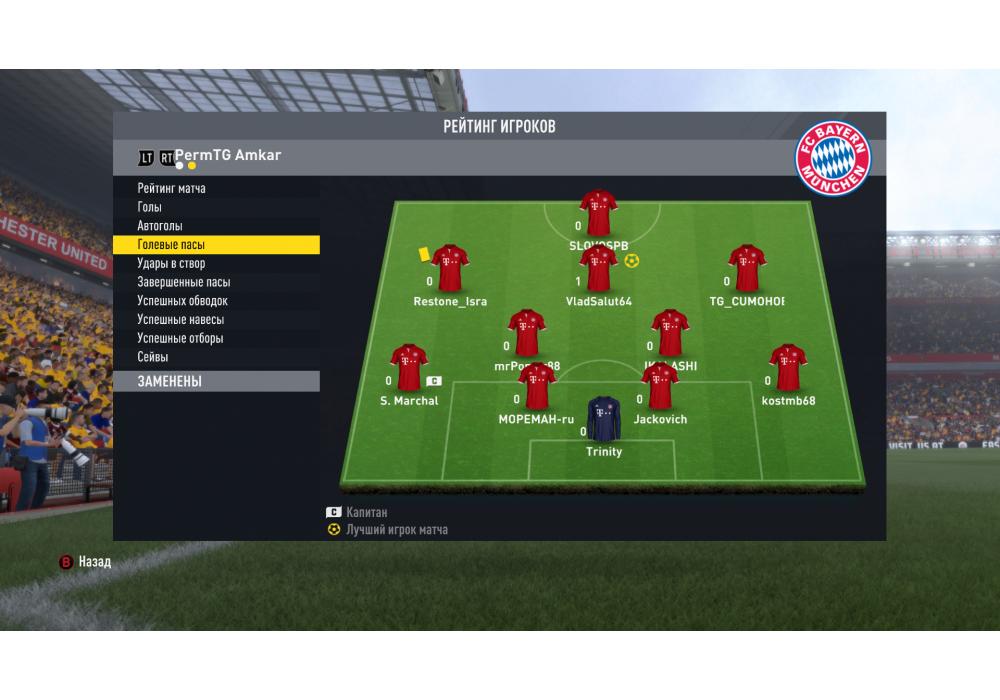Pick player kostmb68 on the pitch
This screenshot has width=1000, height=700.
788,367
